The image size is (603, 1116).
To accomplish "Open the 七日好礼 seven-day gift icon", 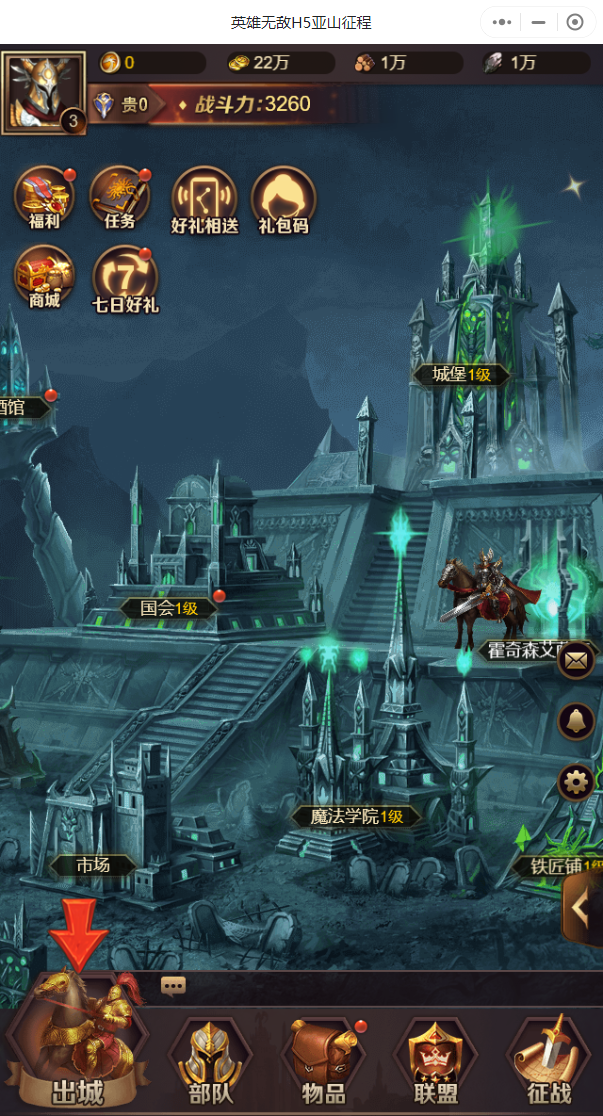I will 125,278.
